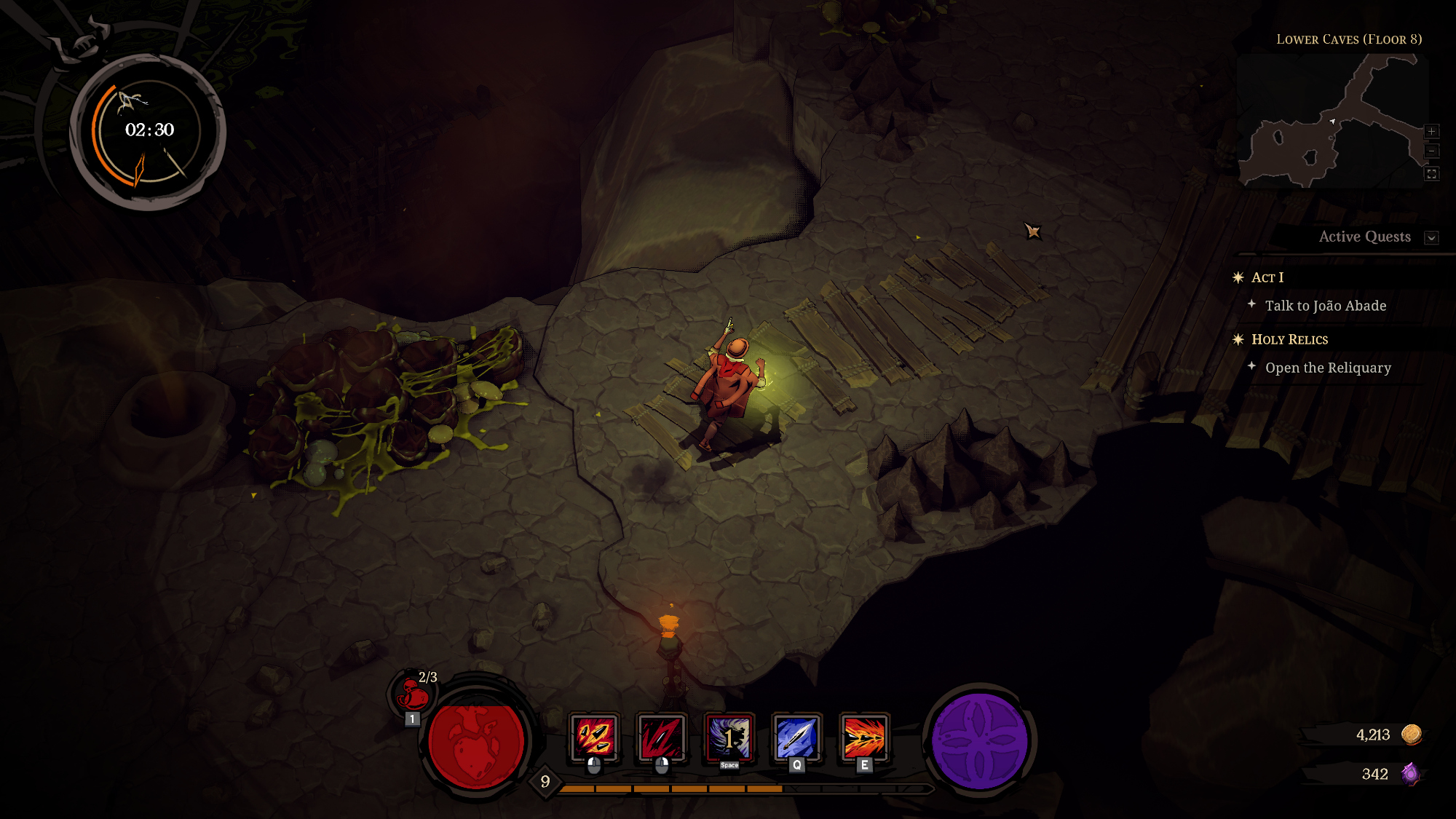Activate the purple dash ability on Space
1456x819 pixels.
(729, 737)
